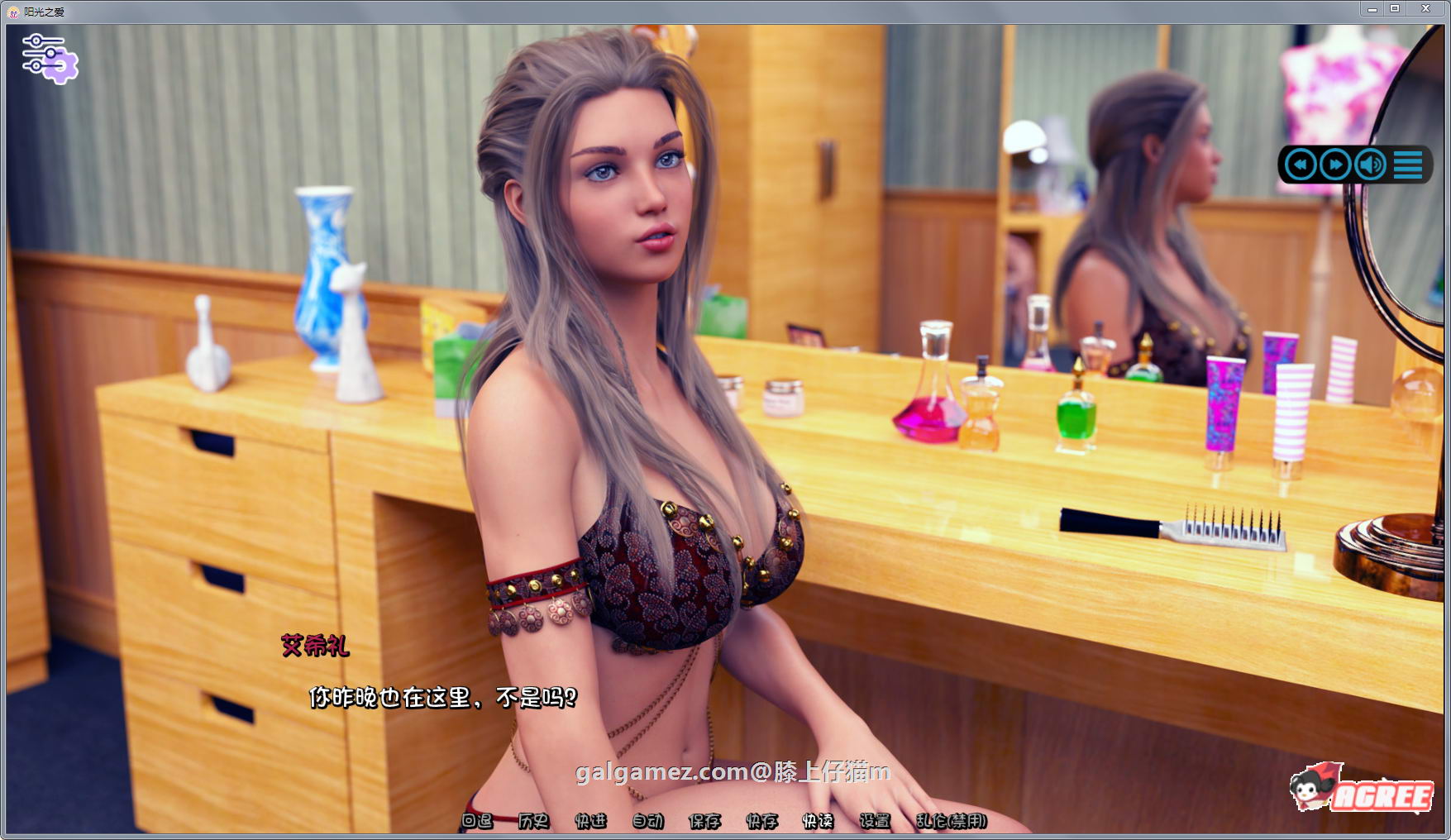Image resolution: width=1451 pixels, height=840 pixels.
Task: Open the blue stacked-lines menu icon
Action: click(x=1408, y=165)
